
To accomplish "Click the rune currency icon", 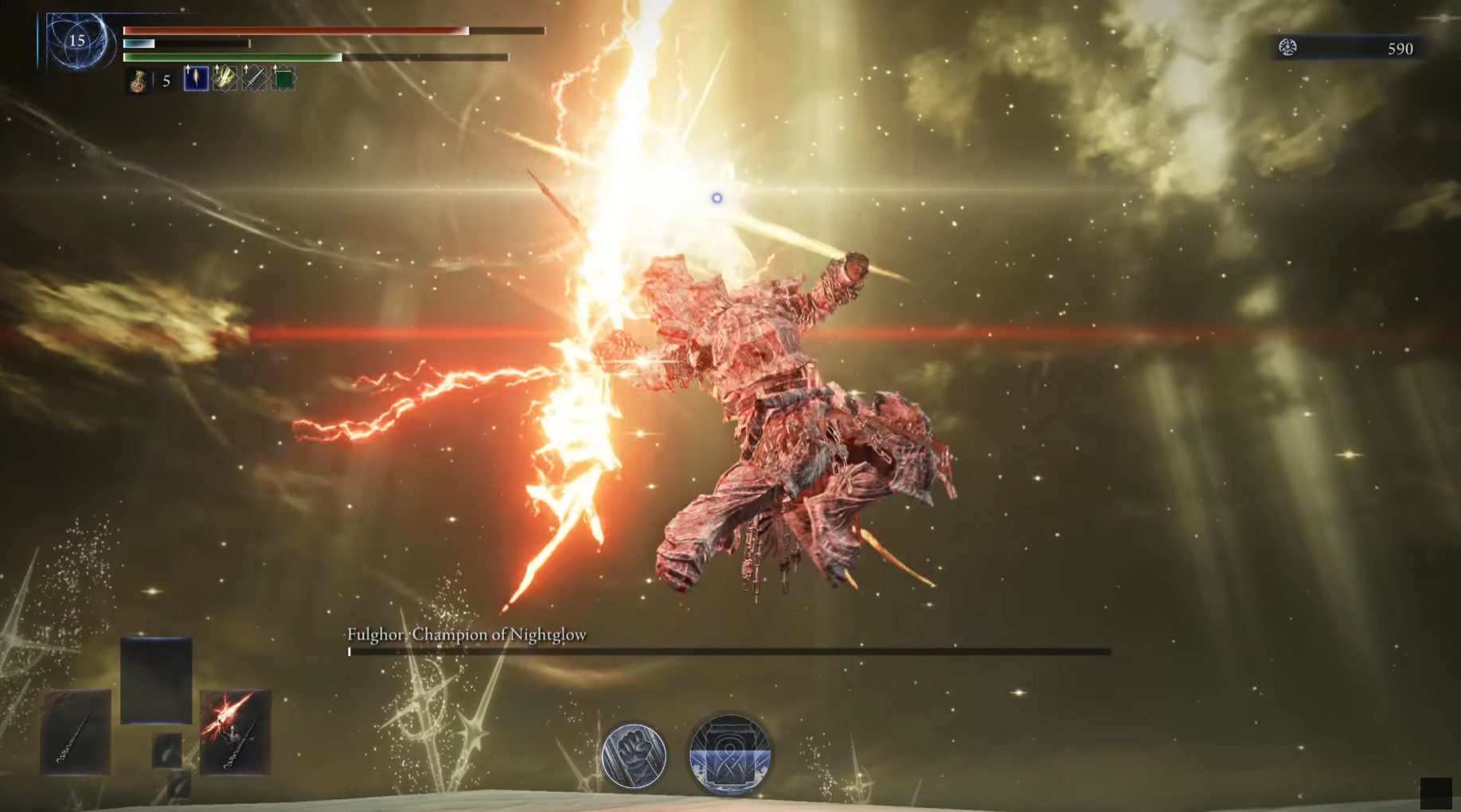I will [1287, 48].
